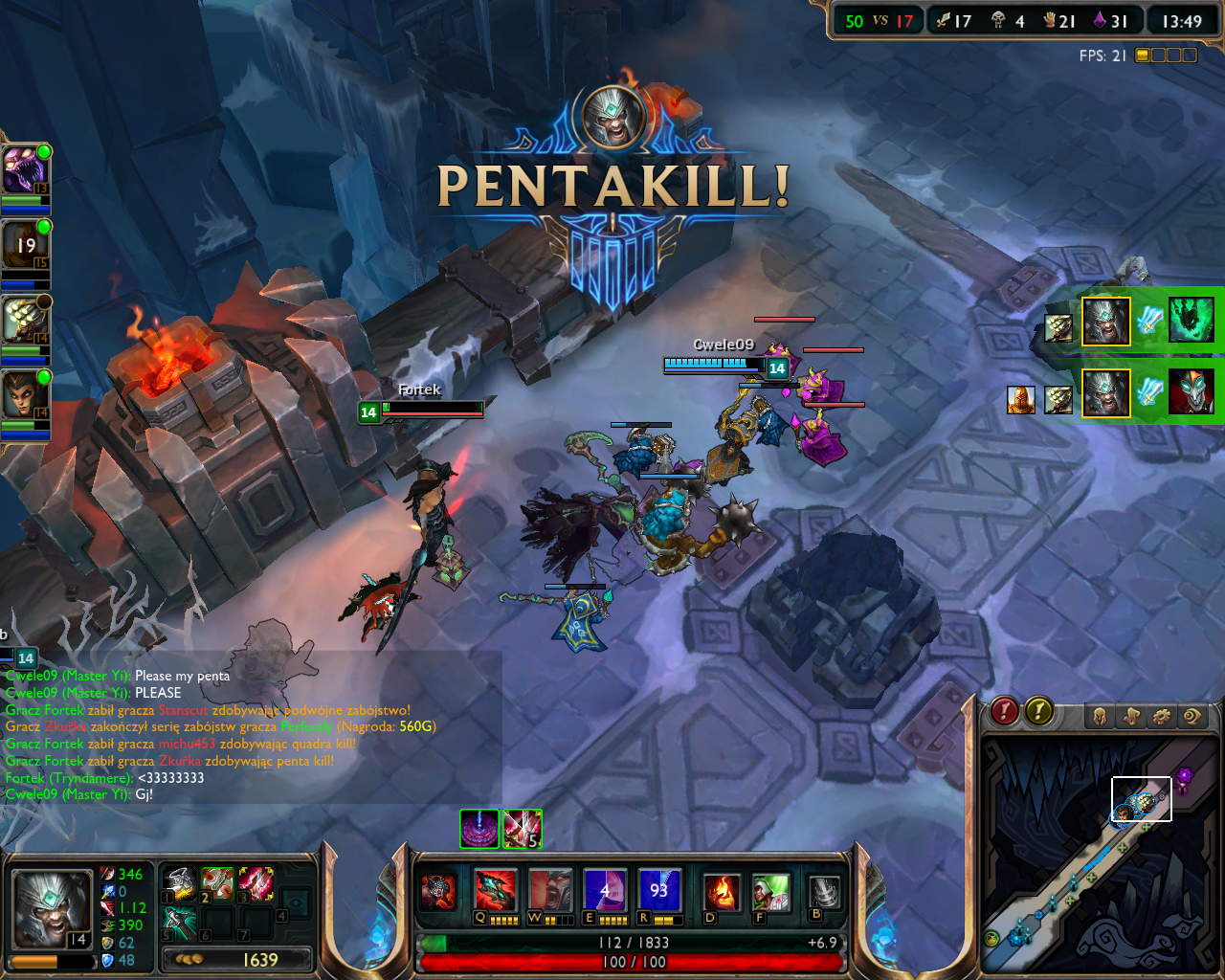Activate Tryndamere's Q ability Bloodlust
Image resolution: width=1225 pixels, height=980 pixels.
coord(496,890)
